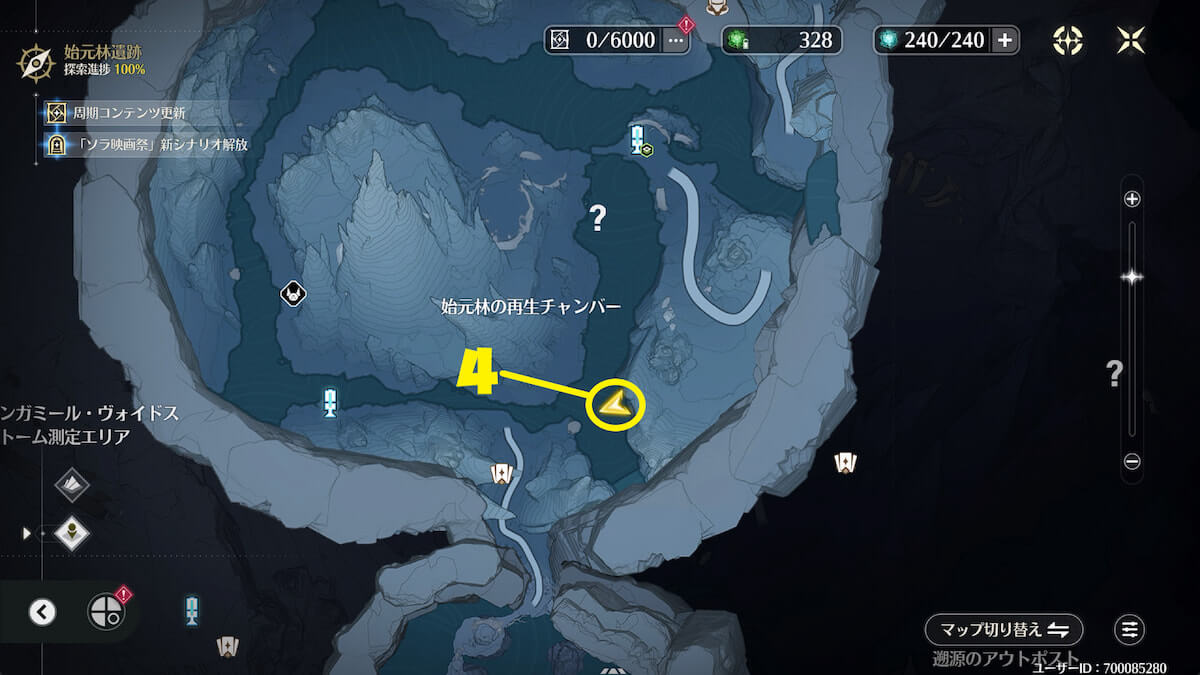The height and width of the screenshot is (675, 1200).
Task: Open the ellipsis menu beside 0/6000
Action: tap(676, 40)
